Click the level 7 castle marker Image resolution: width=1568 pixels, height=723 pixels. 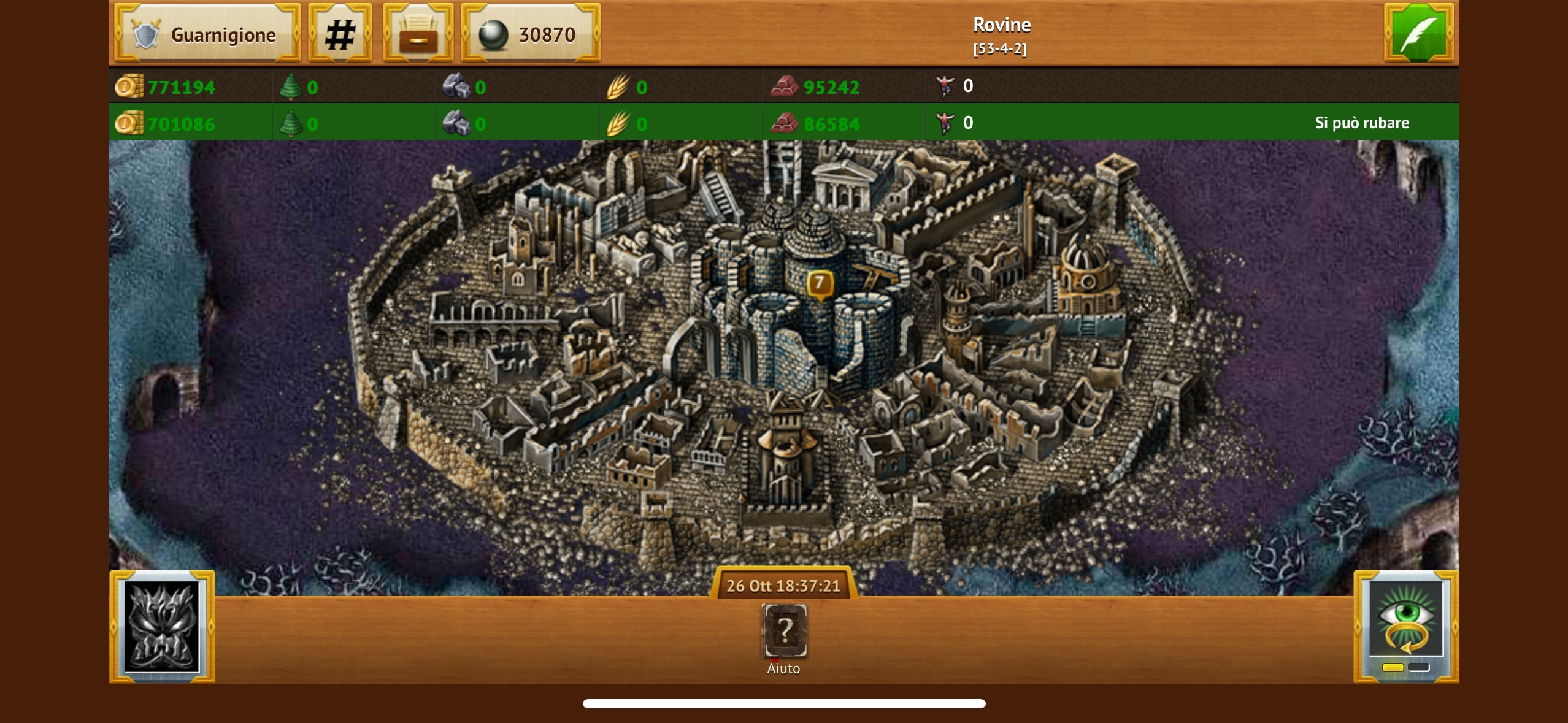(819, 284)
